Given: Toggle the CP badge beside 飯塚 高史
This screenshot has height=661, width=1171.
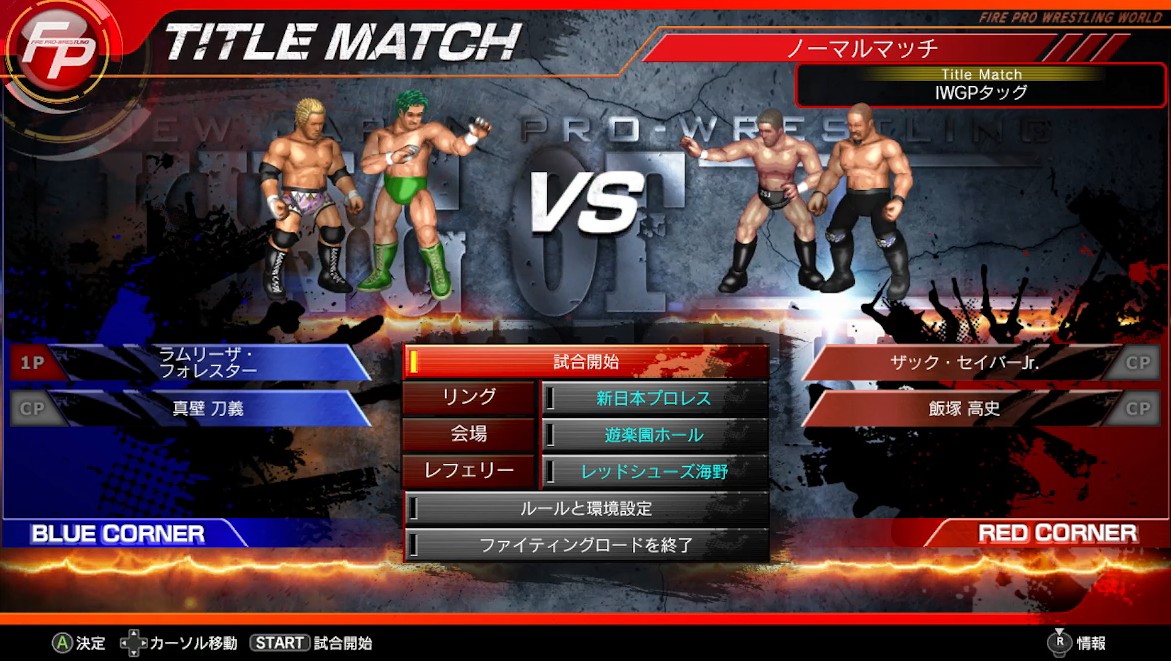Looking at the screenshot, I should [1138, 408].
